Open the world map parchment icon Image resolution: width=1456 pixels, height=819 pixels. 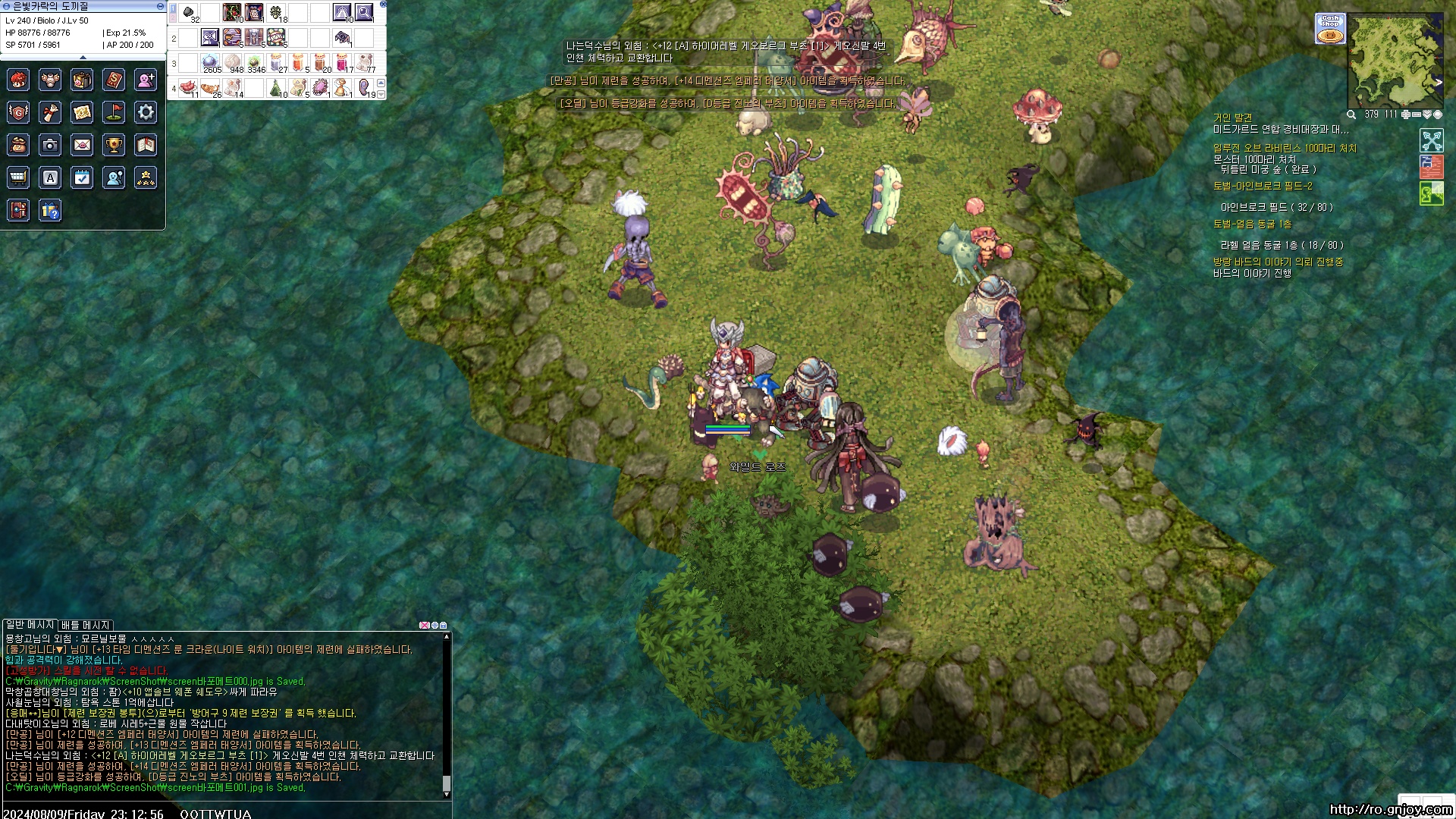coord(82,113)
